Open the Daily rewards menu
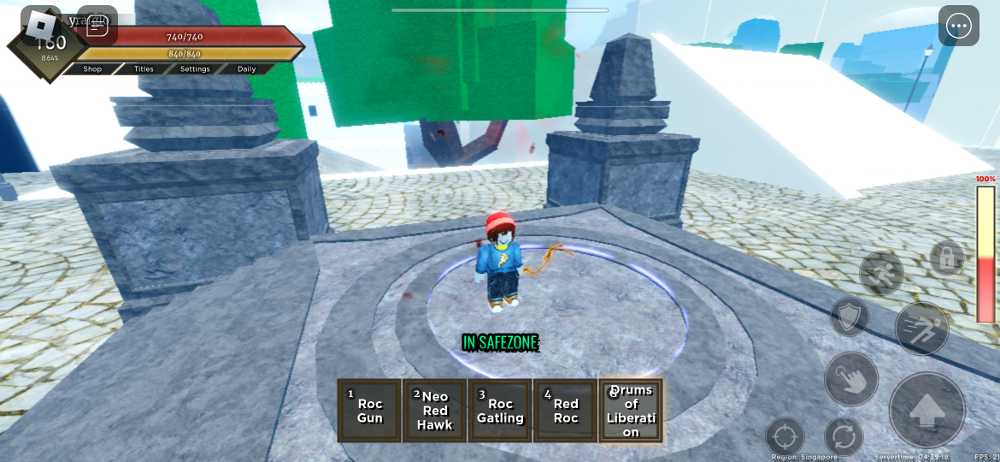This screenshot has width=1000, height=462. coord(247,69)
